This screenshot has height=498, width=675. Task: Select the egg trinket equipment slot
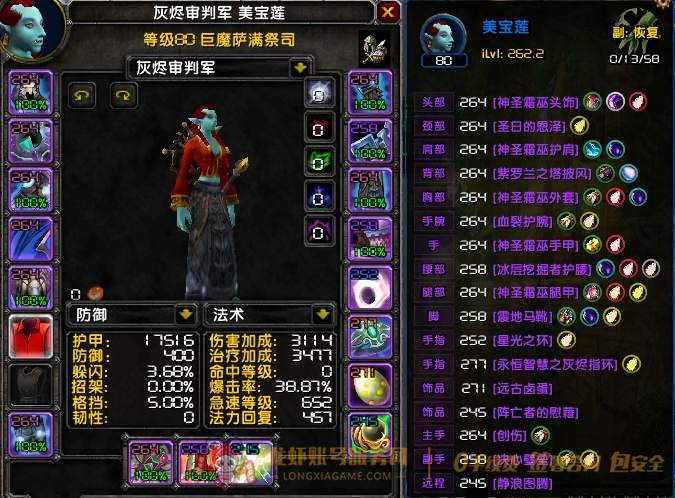point(371,384)
